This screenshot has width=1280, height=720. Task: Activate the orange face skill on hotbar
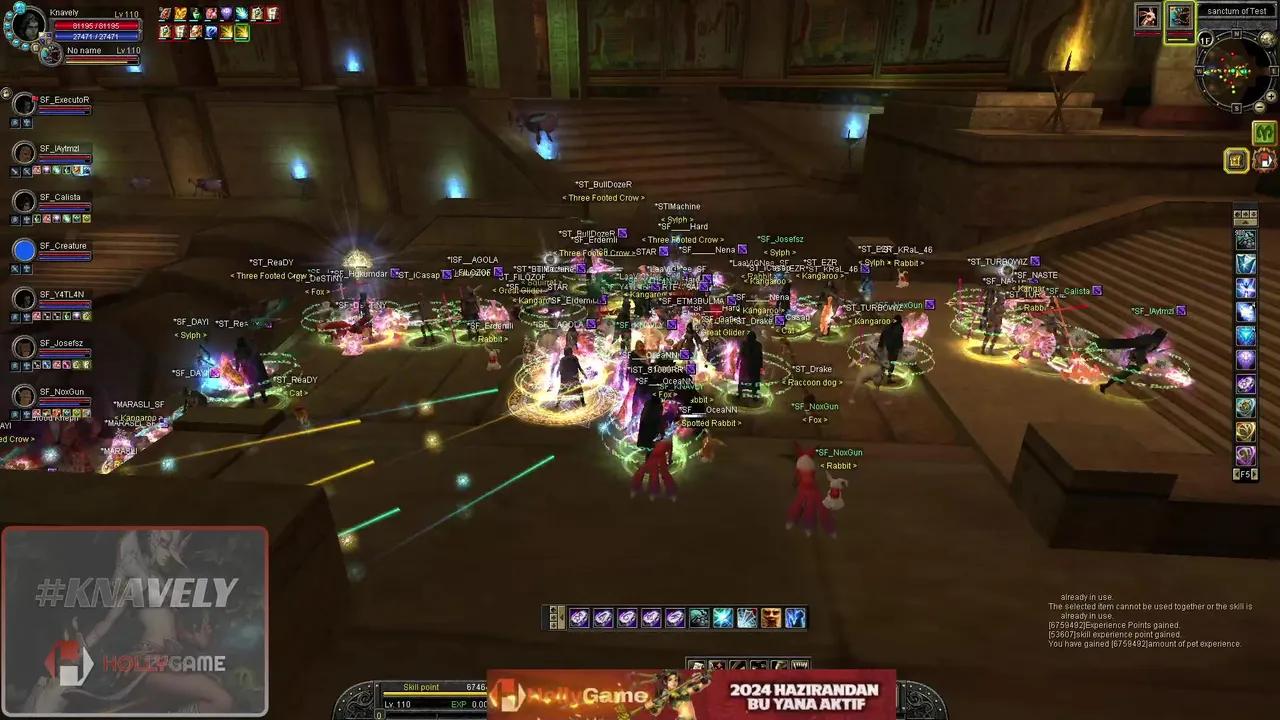(771, 618)
